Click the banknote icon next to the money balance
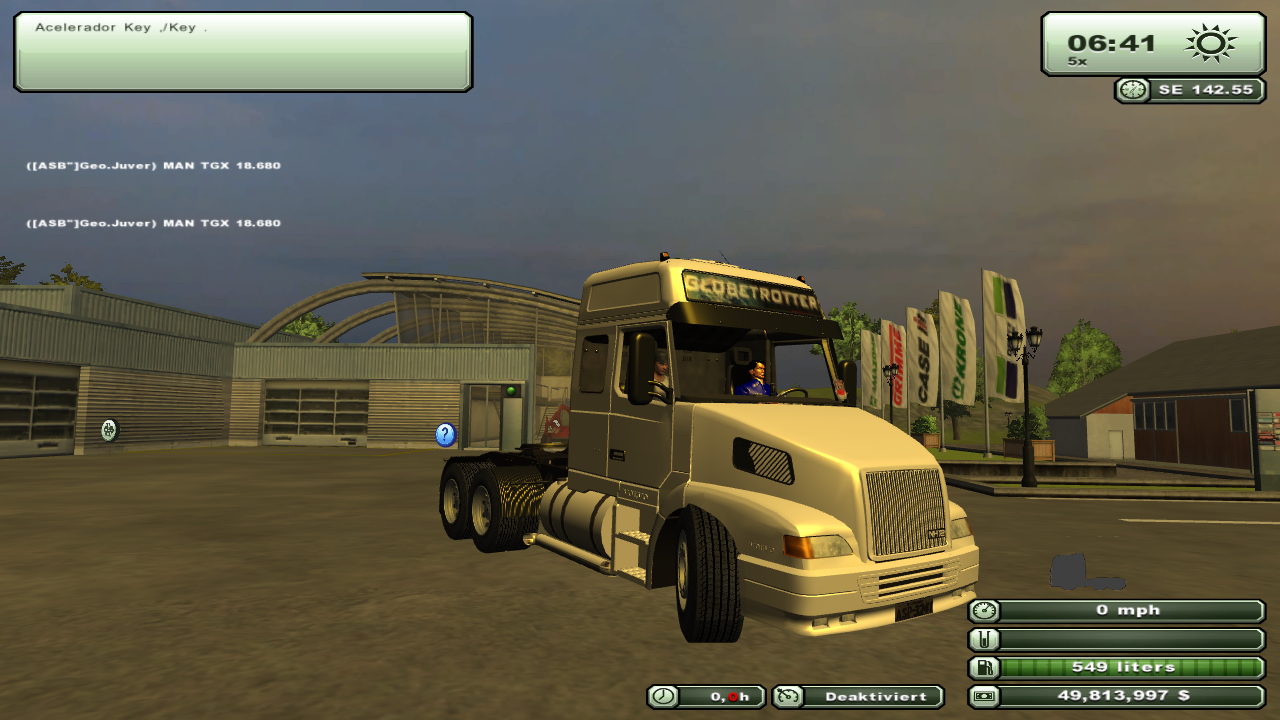 pyautogui.click(x=984, y=695)
